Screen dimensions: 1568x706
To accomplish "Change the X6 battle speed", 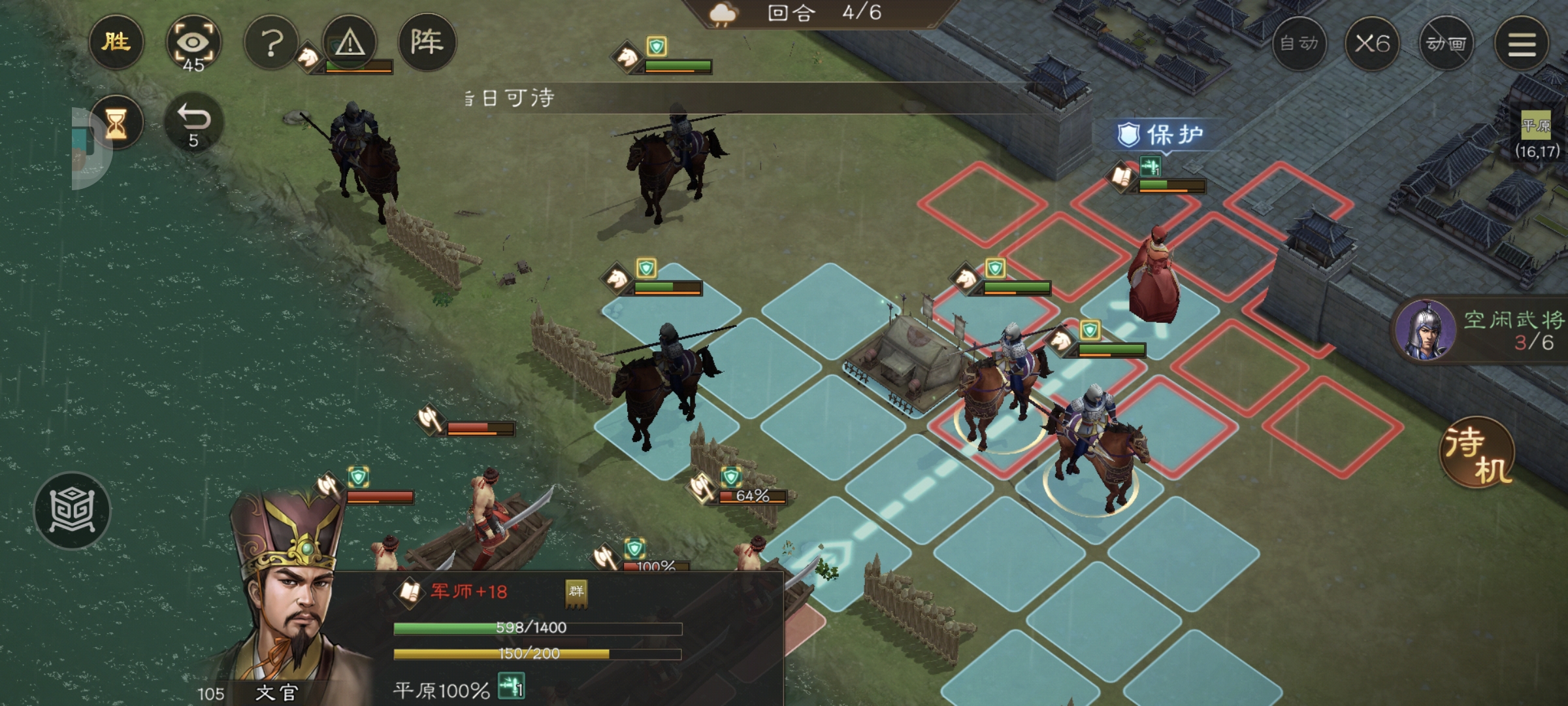I will coord(1371,44).
